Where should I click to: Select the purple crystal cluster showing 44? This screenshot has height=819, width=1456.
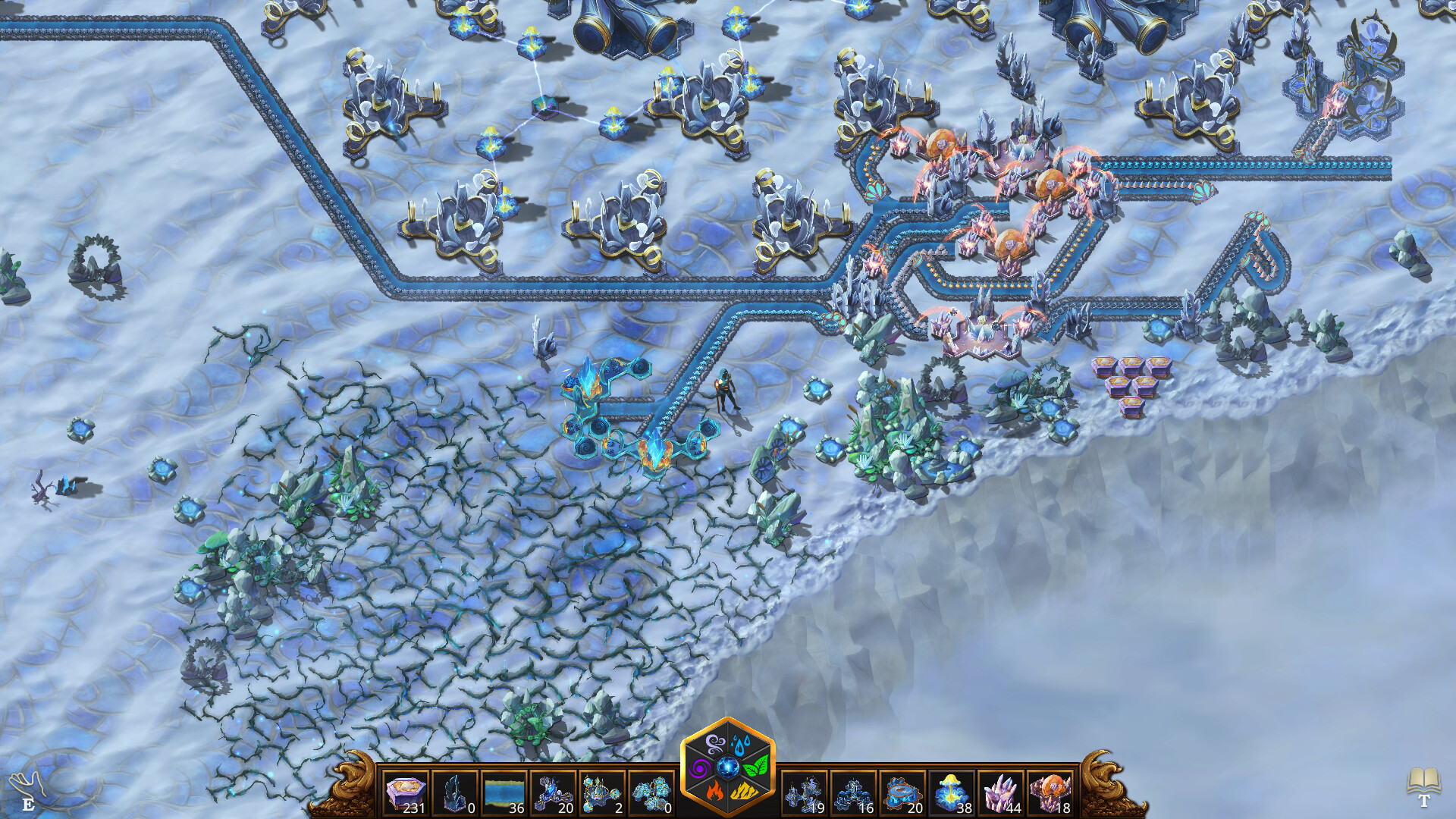pos(1003,792)
